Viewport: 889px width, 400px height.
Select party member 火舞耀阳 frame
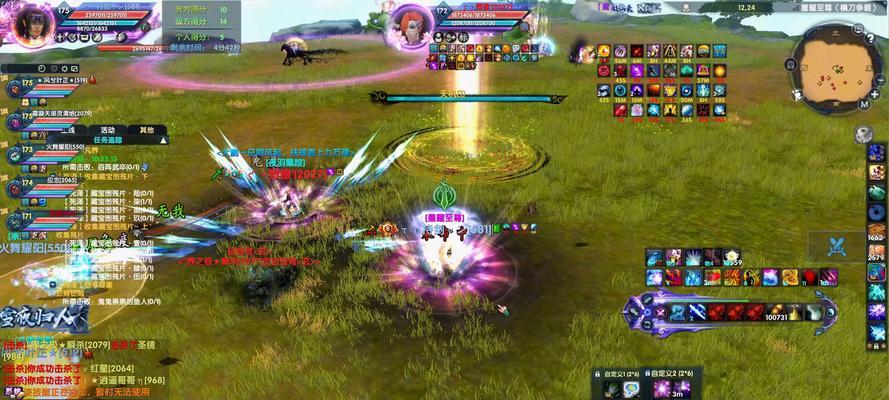[x=60, y=149]
